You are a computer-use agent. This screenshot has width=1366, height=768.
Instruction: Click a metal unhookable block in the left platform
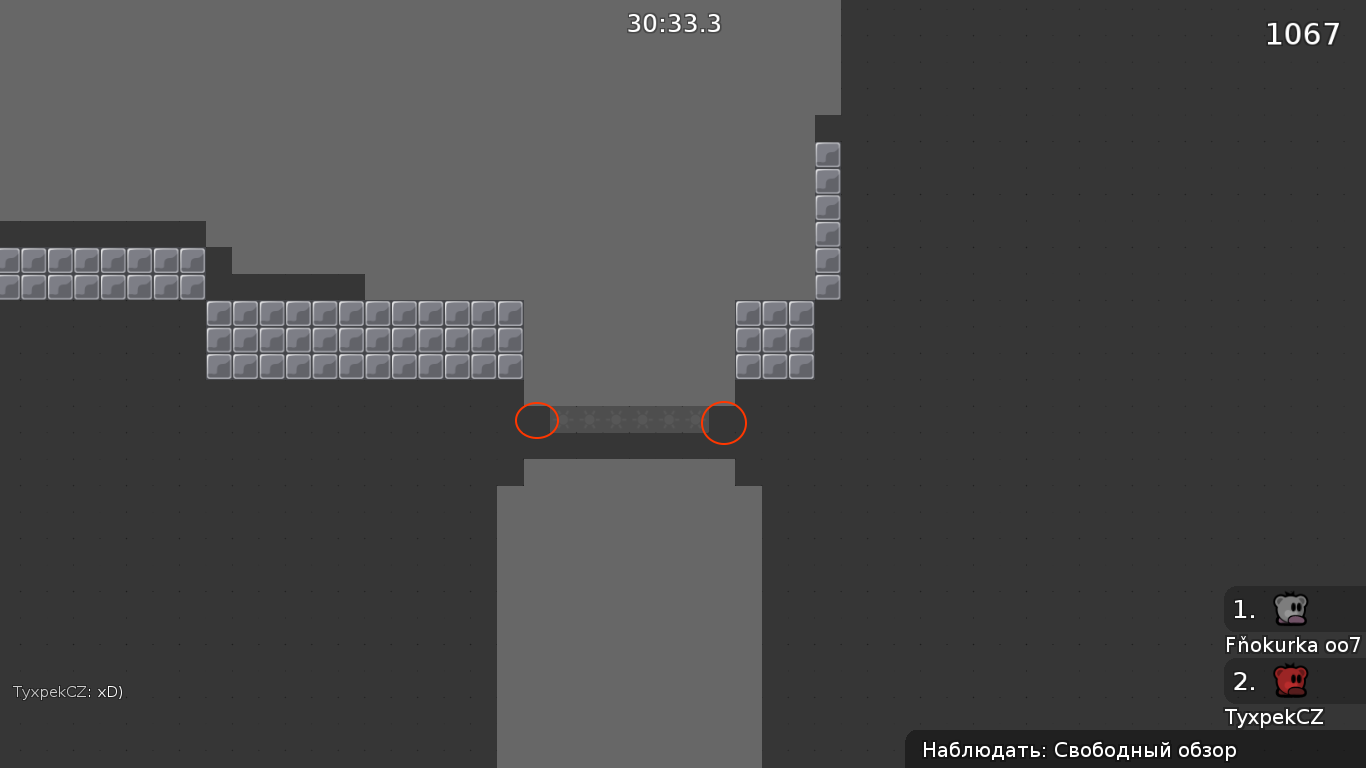pyautogui.click(x=300, y=340)
